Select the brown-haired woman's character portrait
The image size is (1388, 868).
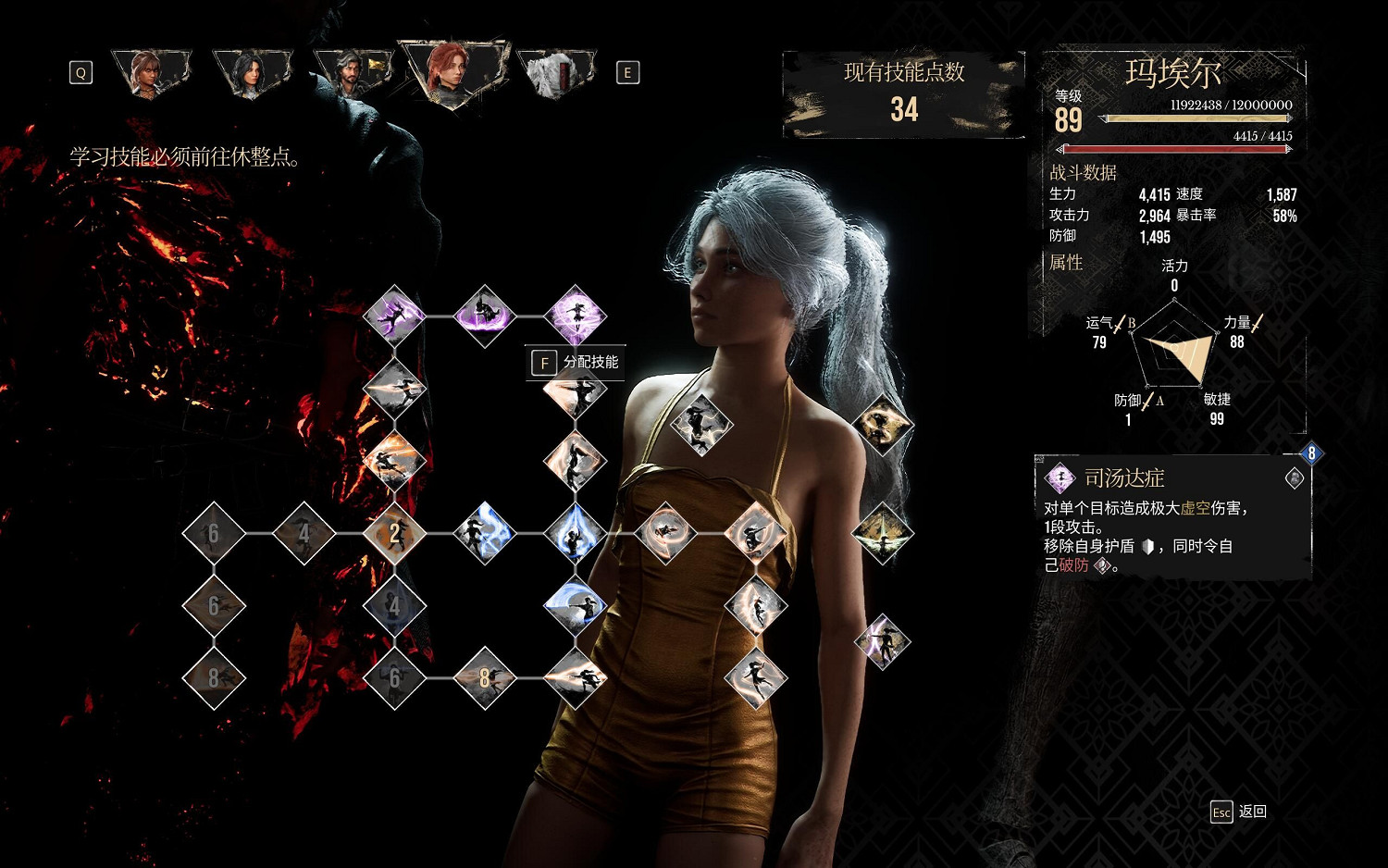pos(150,72)
